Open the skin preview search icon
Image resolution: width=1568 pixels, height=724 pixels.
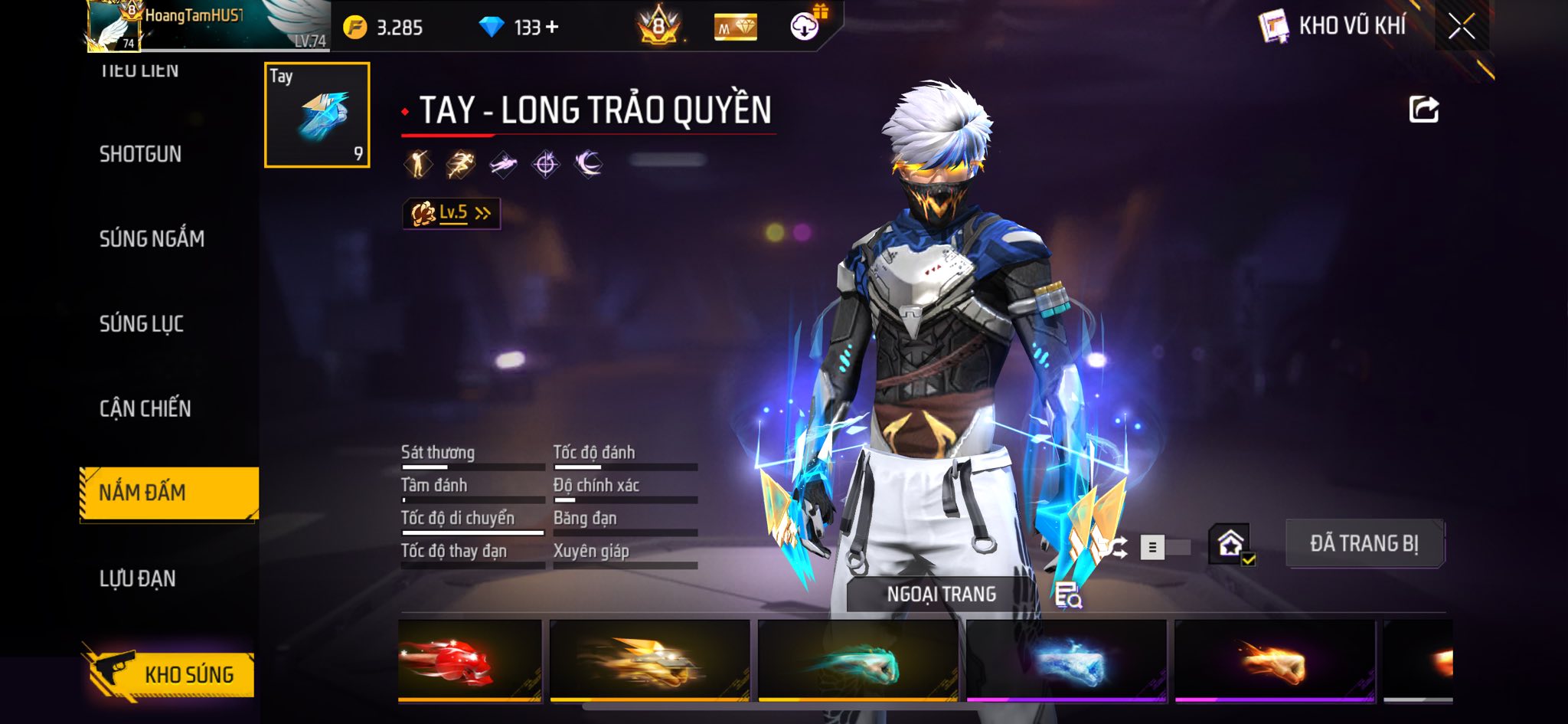(1067, 595)
